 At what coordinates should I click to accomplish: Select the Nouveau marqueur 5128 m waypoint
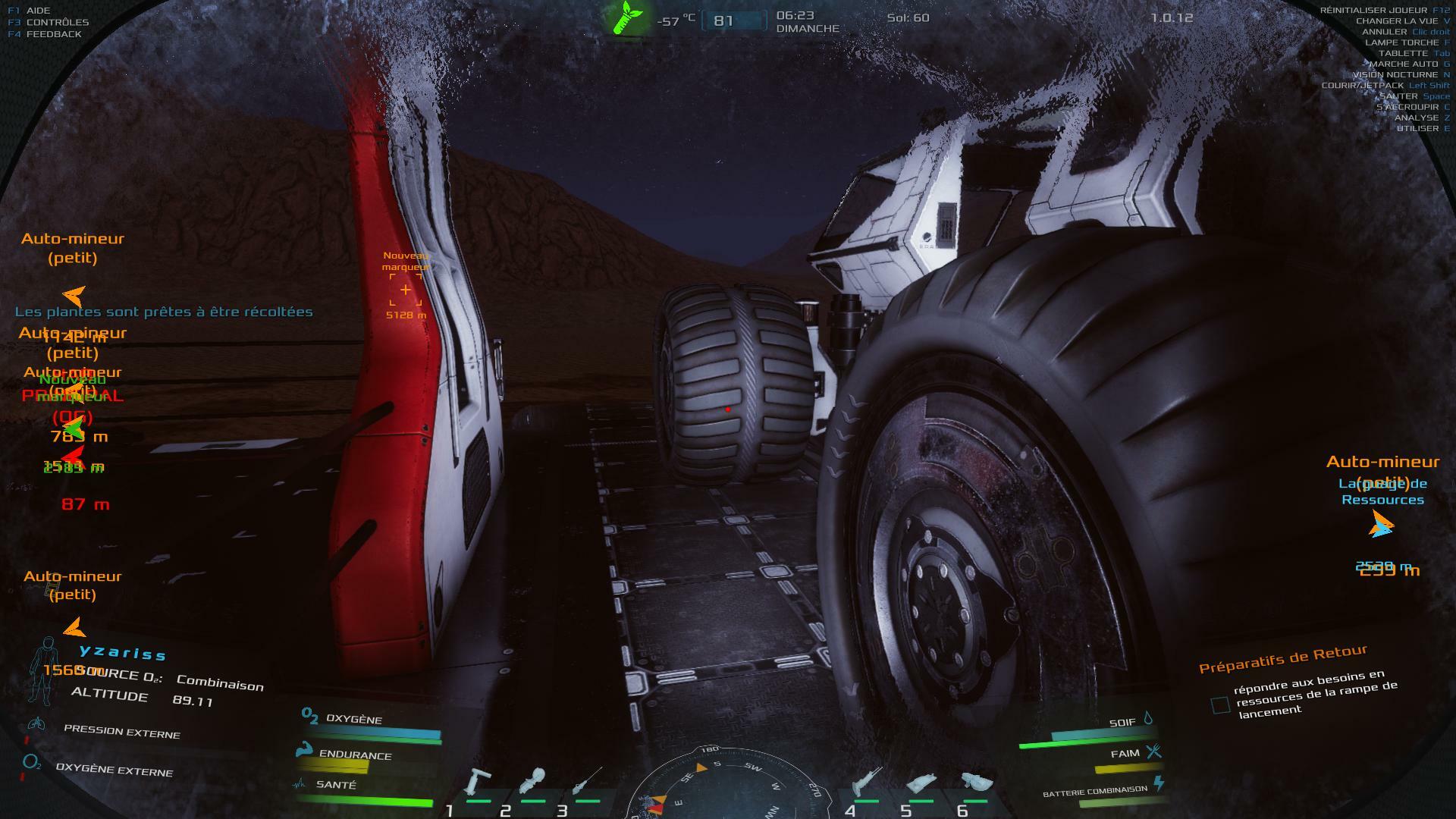coord(406,290)
